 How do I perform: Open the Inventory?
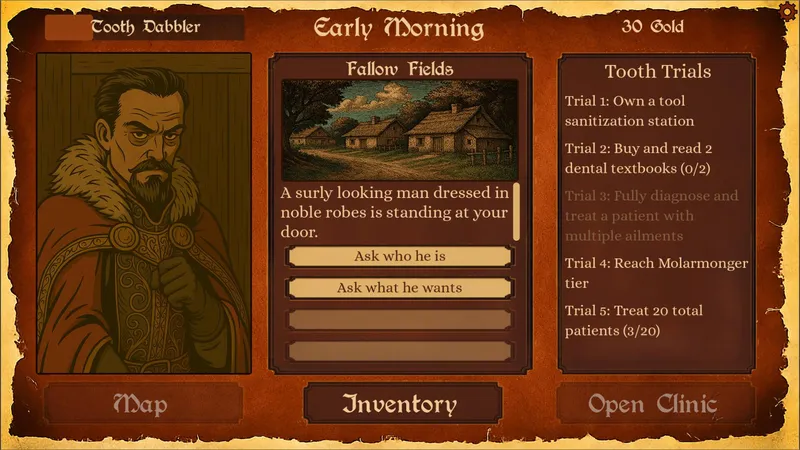400,404
